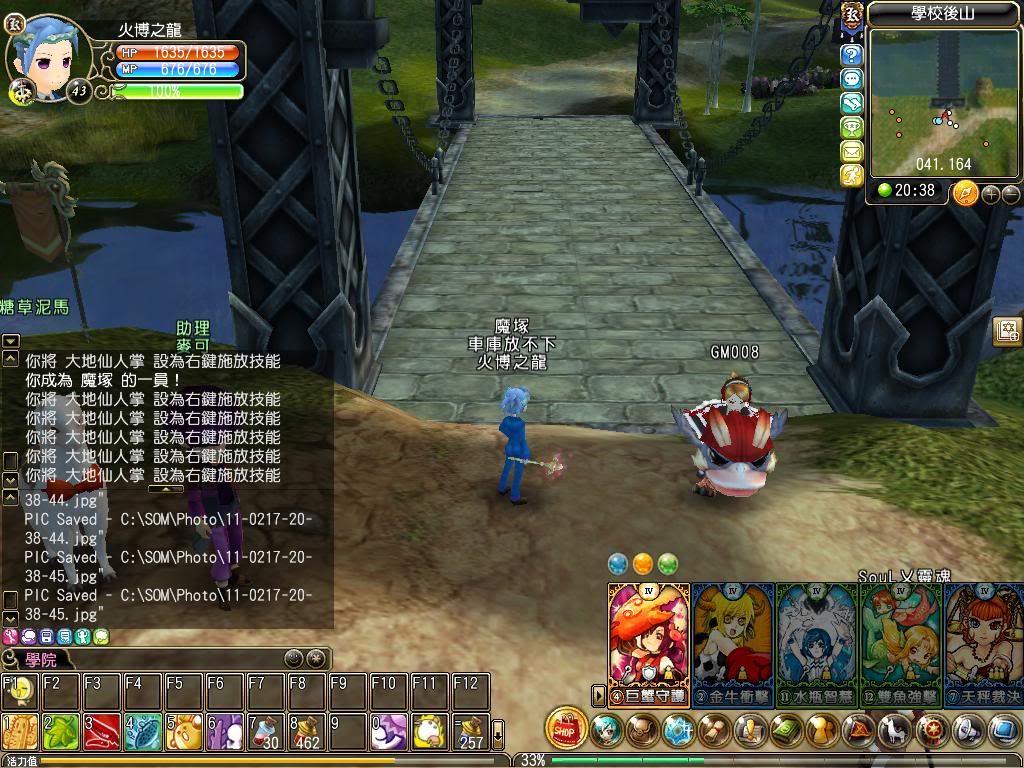Click the minimap zoom-in plus button
Image resolution: width=1024 pixels, height=768 pixels.
991,194
